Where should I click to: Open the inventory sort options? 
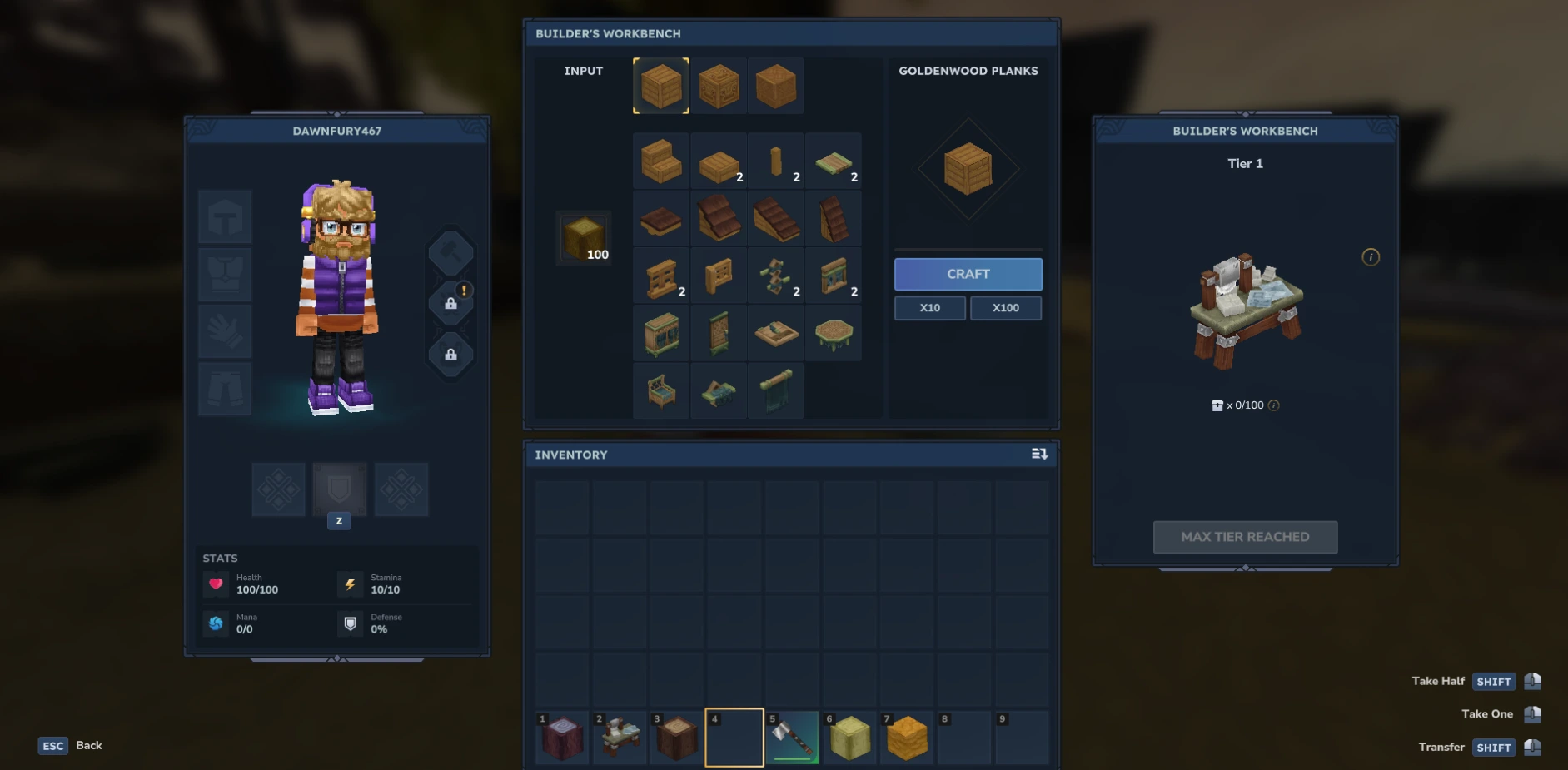click(x=1039, y=455)
